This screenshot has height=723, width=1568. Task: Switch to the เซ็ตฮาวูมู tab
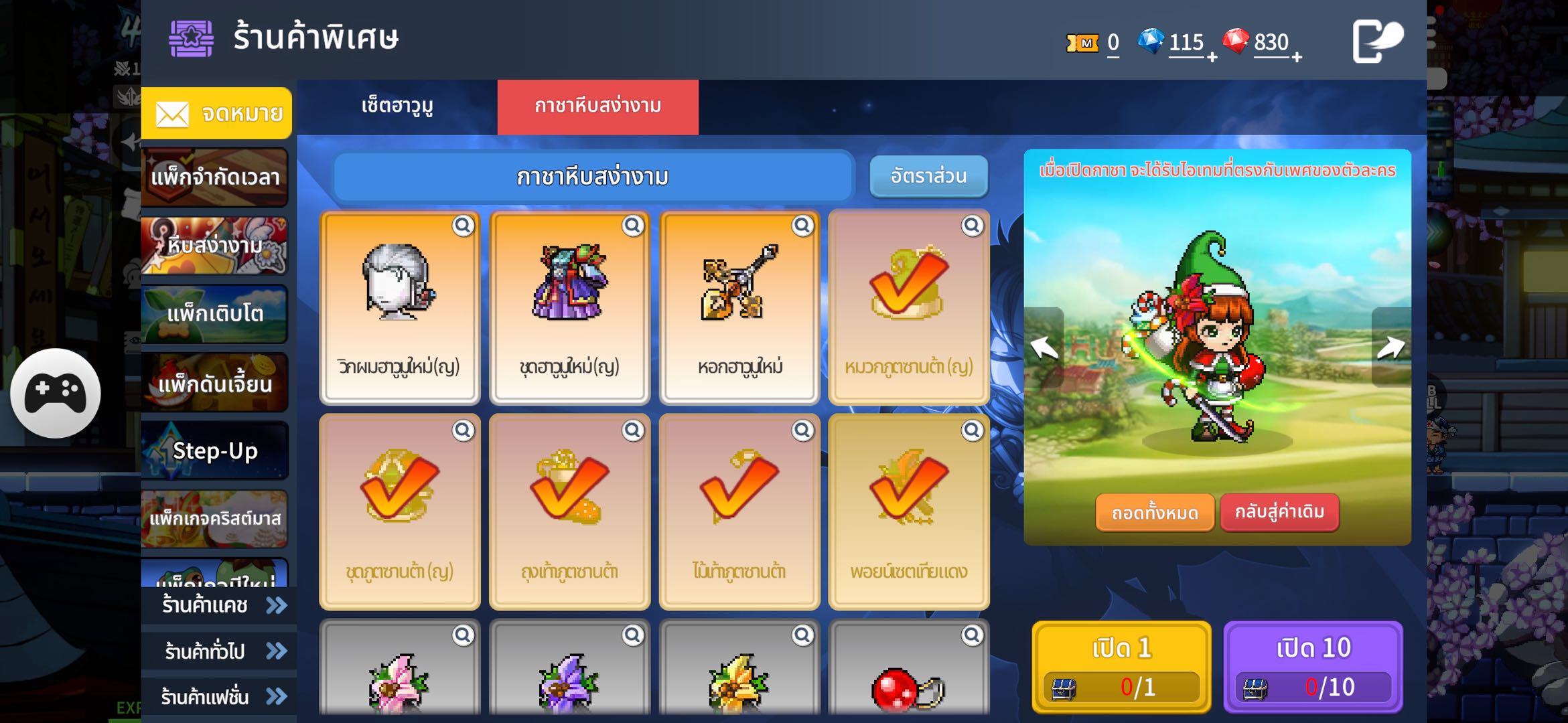(x=397, y=106)
